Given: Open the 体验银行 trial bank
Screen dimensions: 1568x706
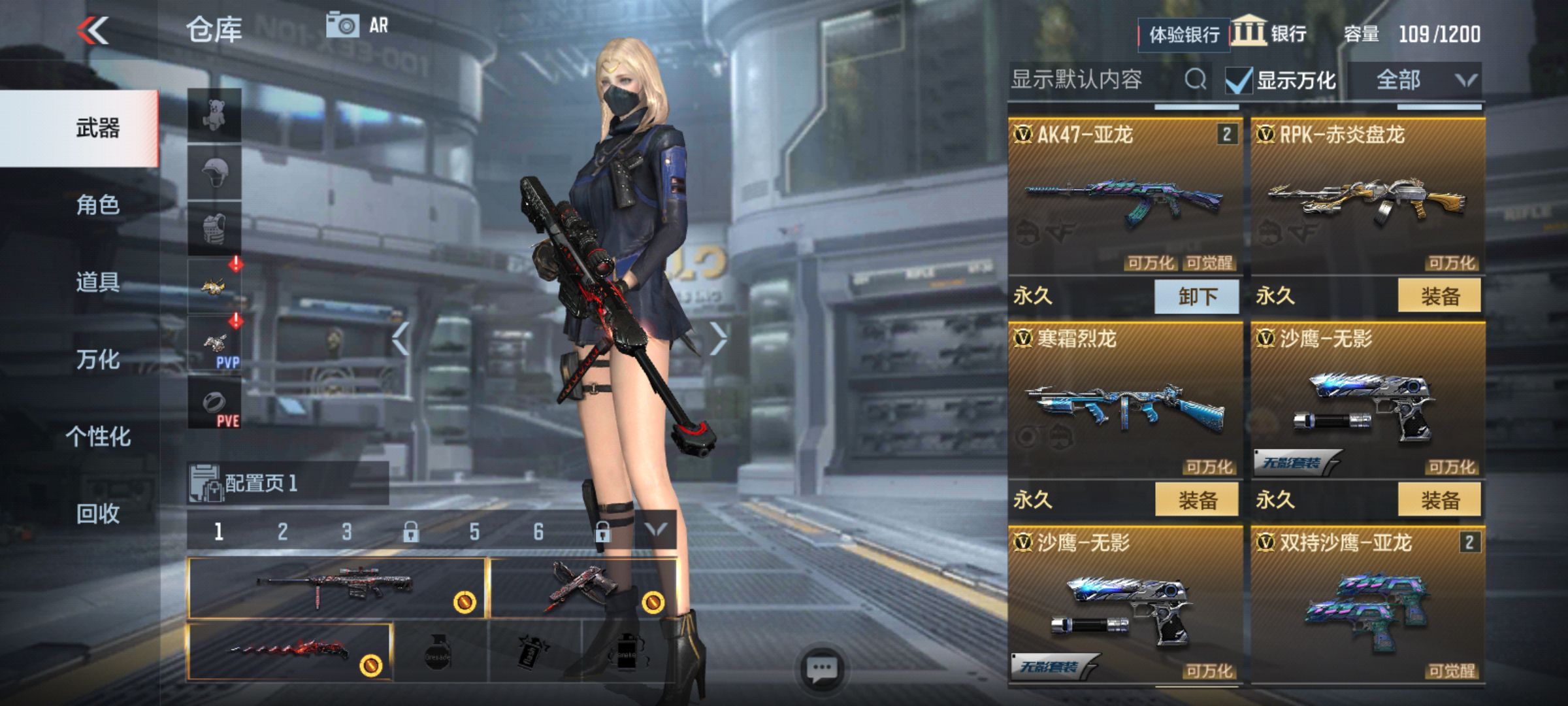Looking at the screenshot, I should click(1184, 34).
